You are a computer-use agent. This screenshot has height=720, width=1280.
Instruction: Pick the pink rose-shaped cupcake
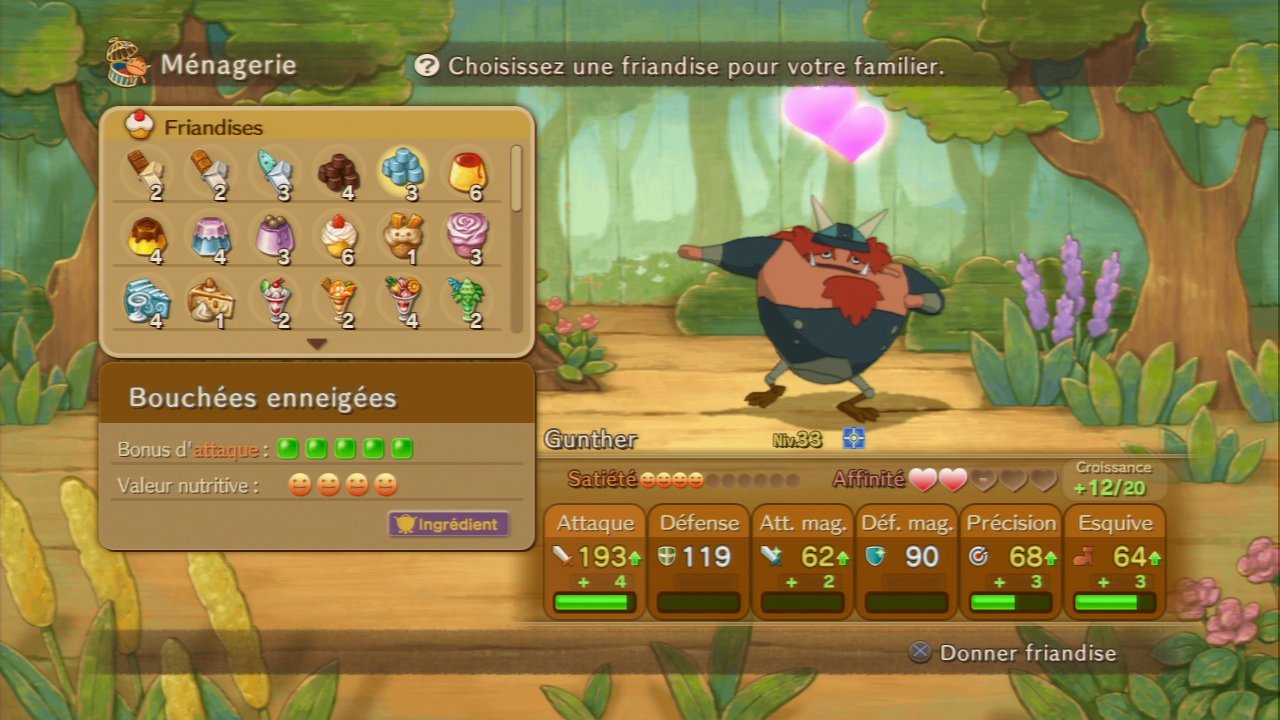coord(466,234)
